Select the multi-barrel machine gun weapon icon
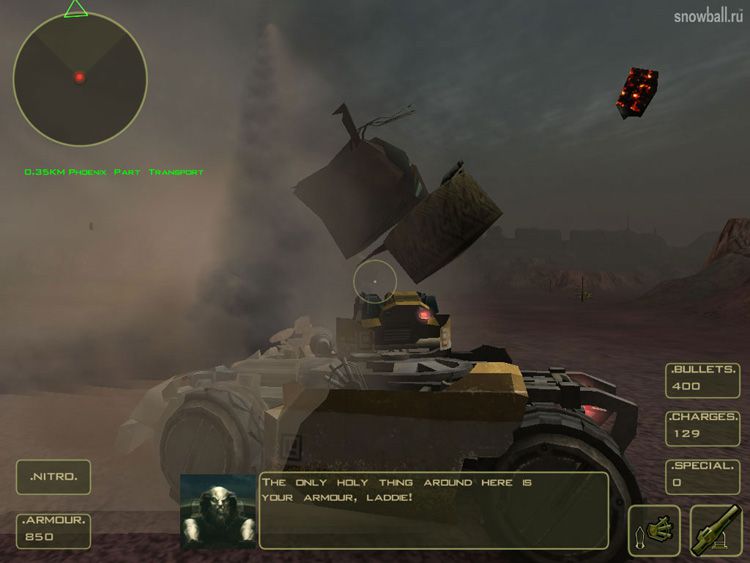Viewport: 750px width, 563px height. [x=654, y=530]
